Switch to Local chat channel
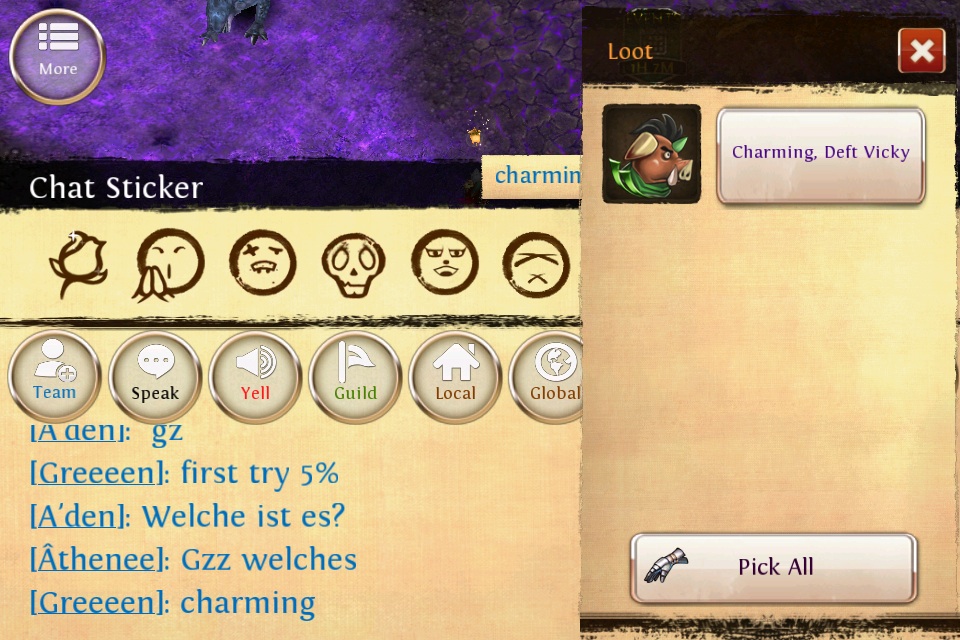This screenshot has height=640, width=960. tap(455, 377)
